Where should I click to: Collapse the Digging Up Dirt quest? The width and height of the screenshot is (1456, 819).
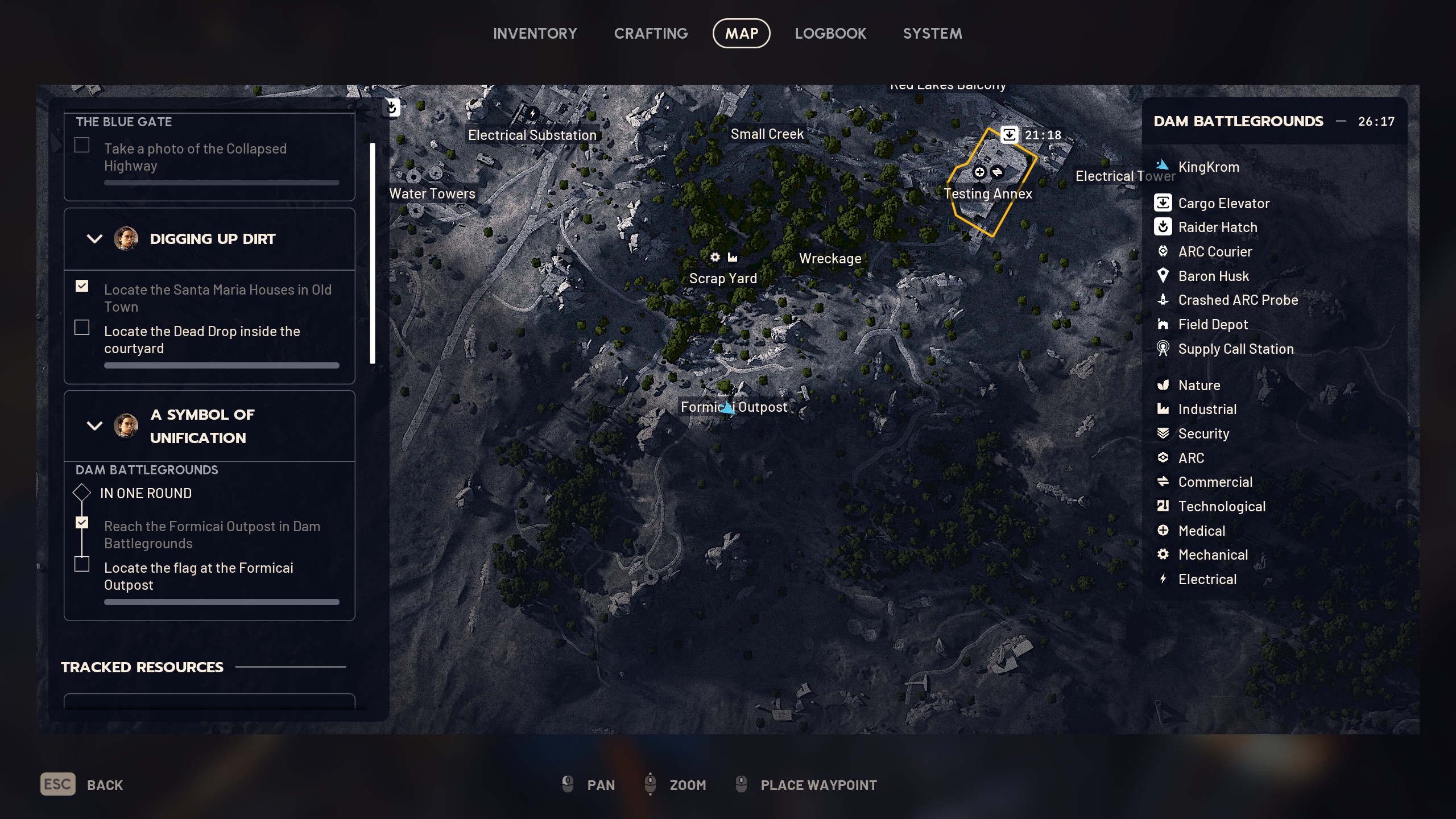coord(94,239)
